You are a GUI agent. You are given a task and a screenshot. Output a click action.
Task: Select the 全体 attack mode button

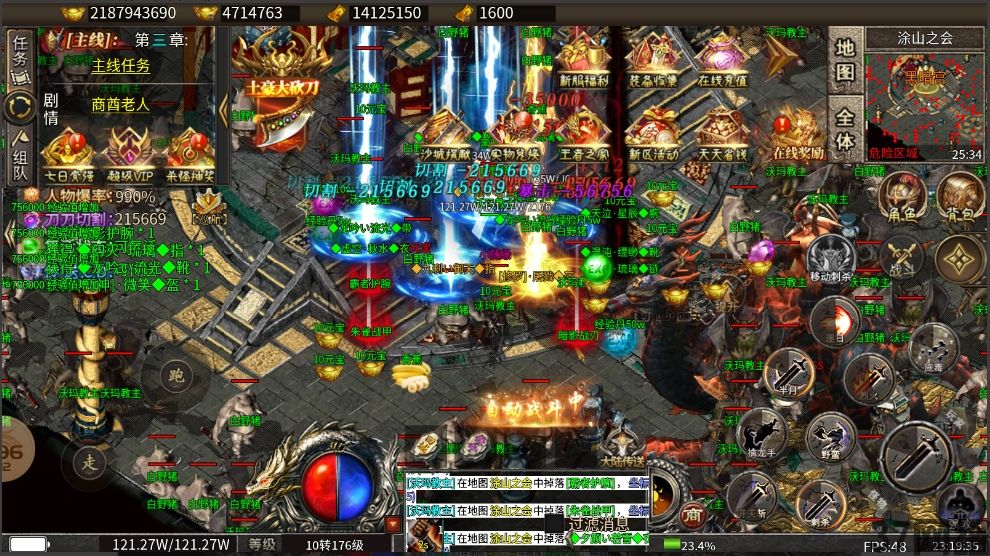(845, 128)
